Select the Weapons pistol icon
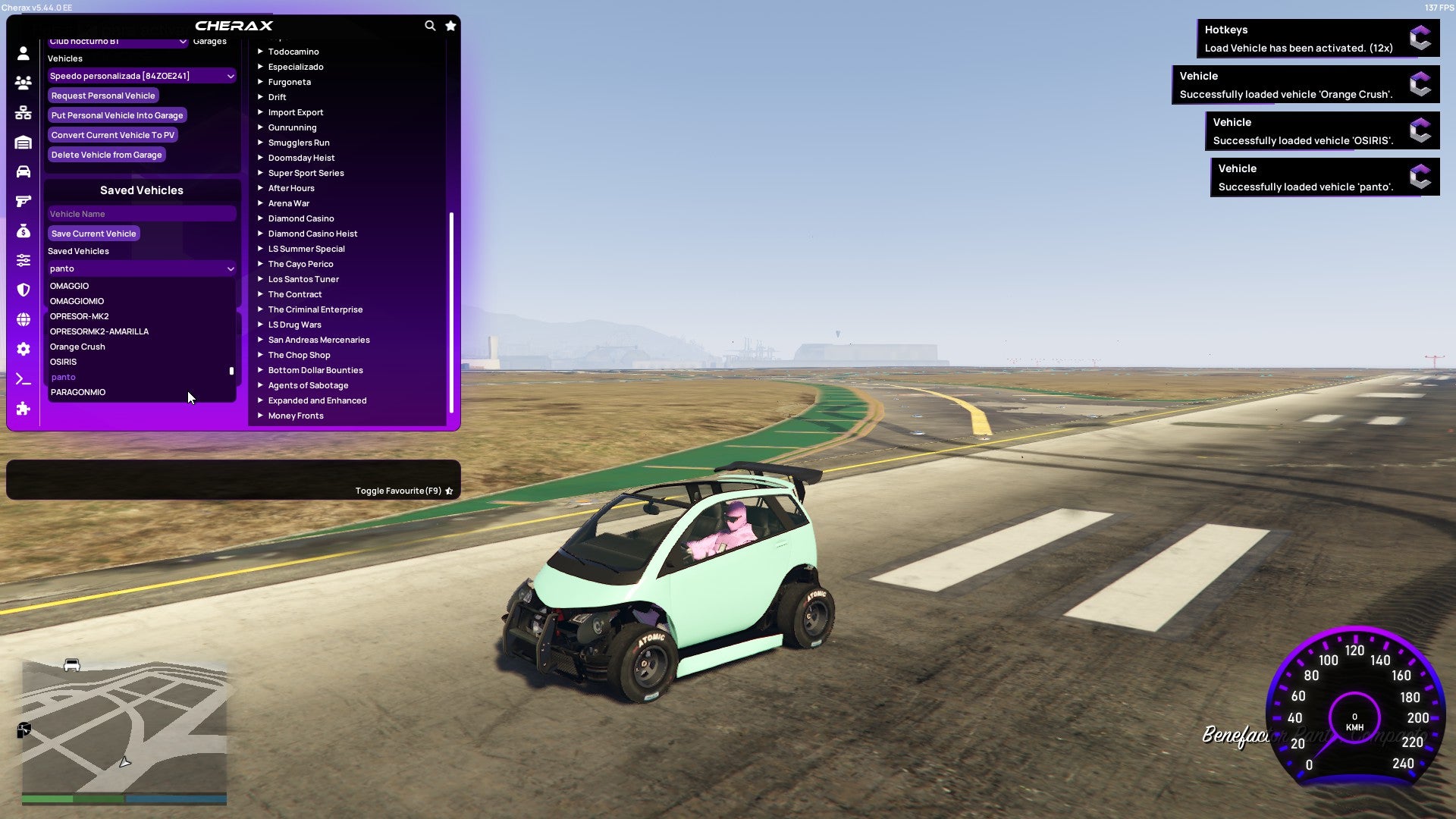This screenshot has width=1456, height=819. tap(23, 201)
